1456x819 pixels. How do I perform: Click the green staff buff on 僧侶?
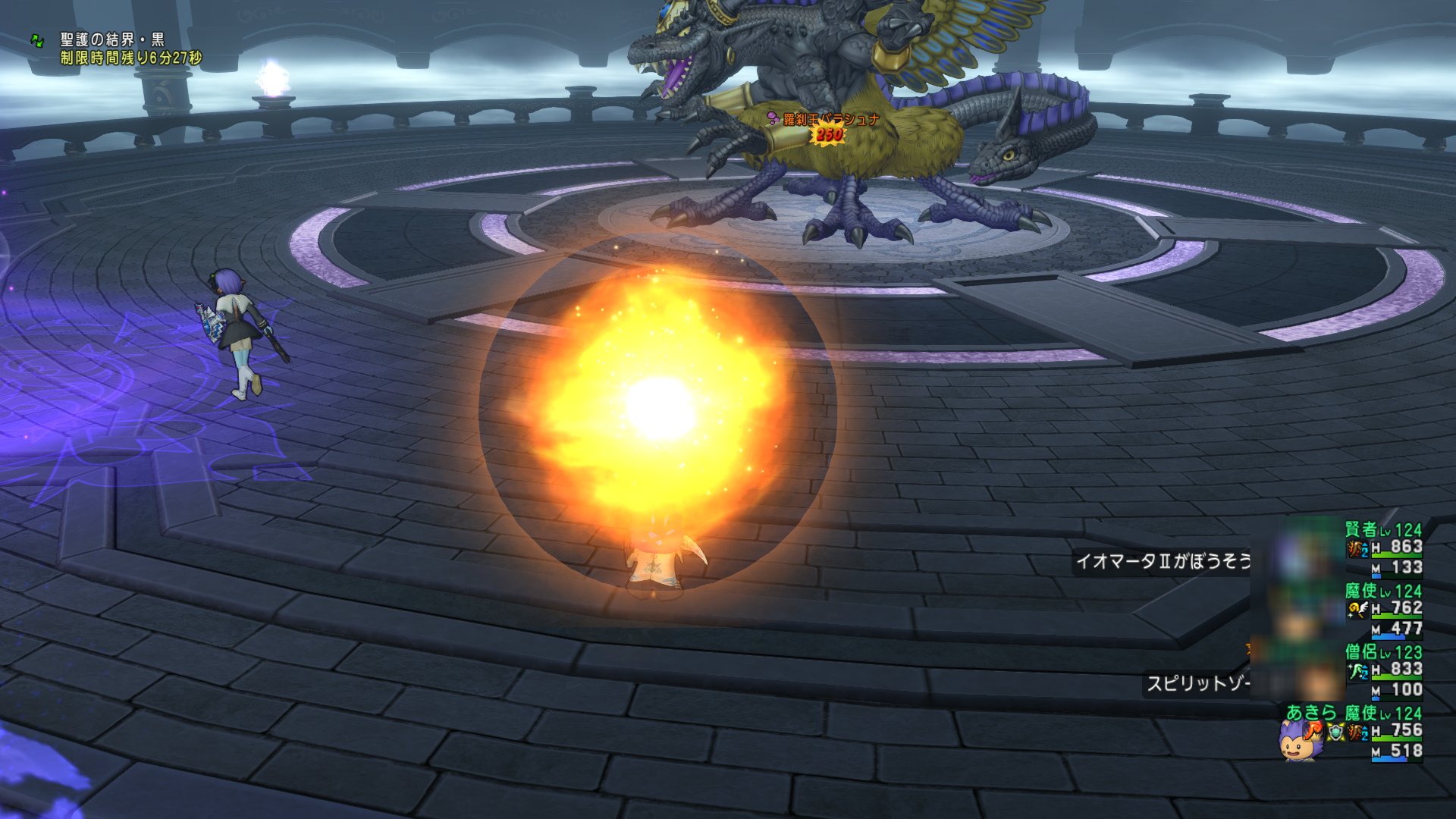tap(1357, 670)
